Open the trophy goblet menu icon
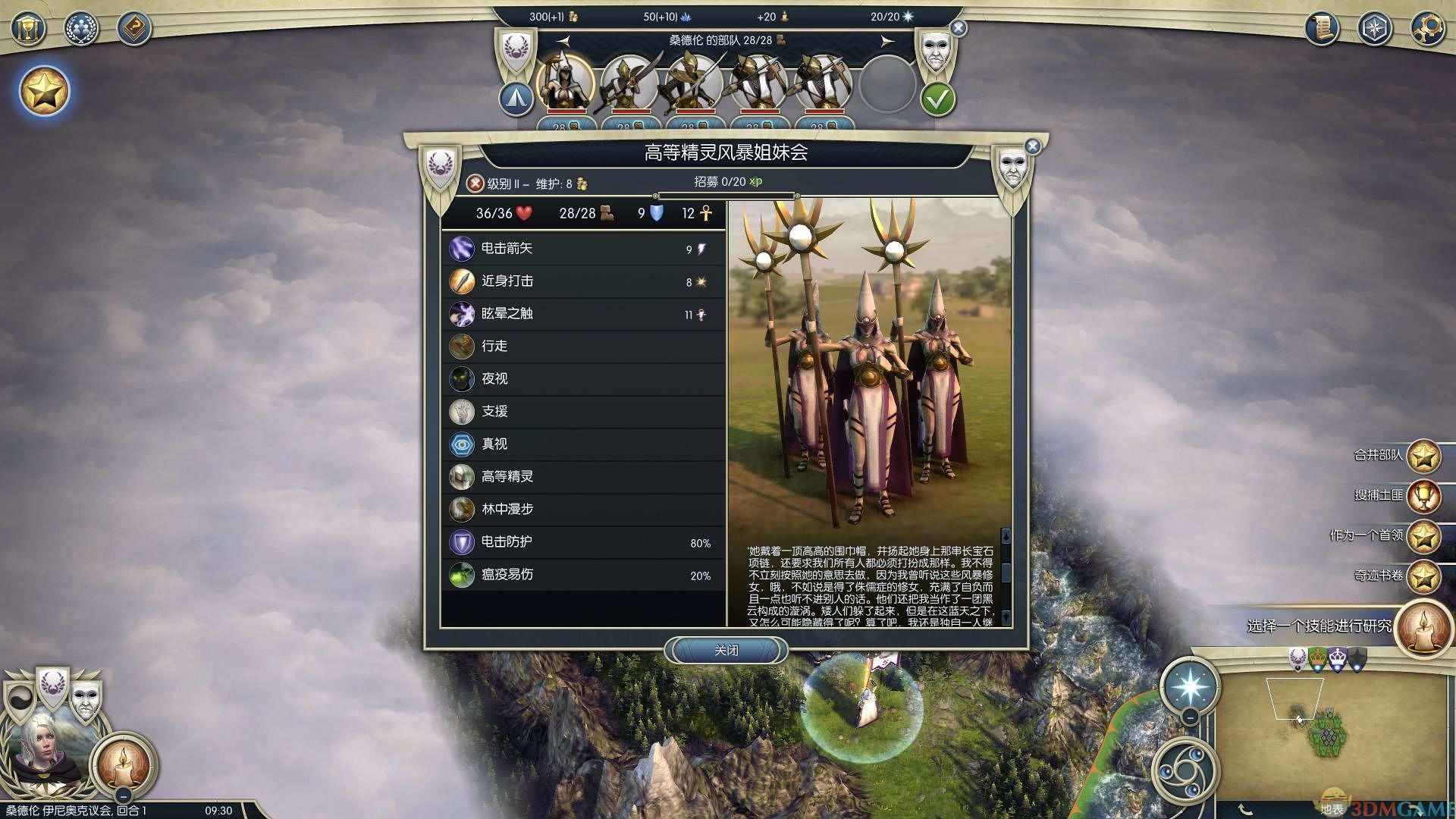Image resolution: width=1456 pixels, height=819 pixels. (28, 30)
